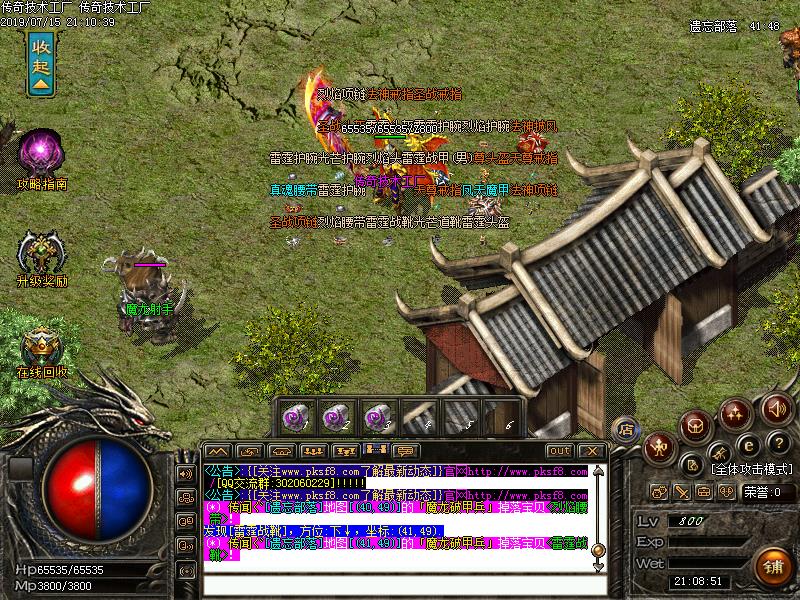This screenshot has height=600, width=800.
Task: Use the purple scroll in hotbar slot 3
Action: click(376, 414)
